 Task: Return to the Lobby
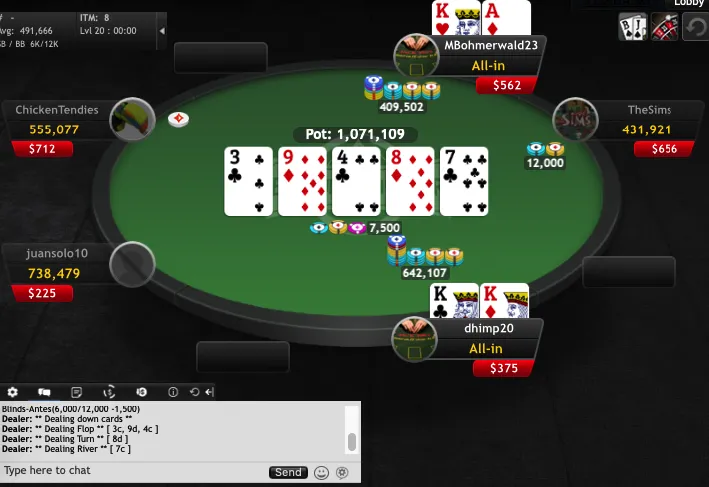(688, 4)
